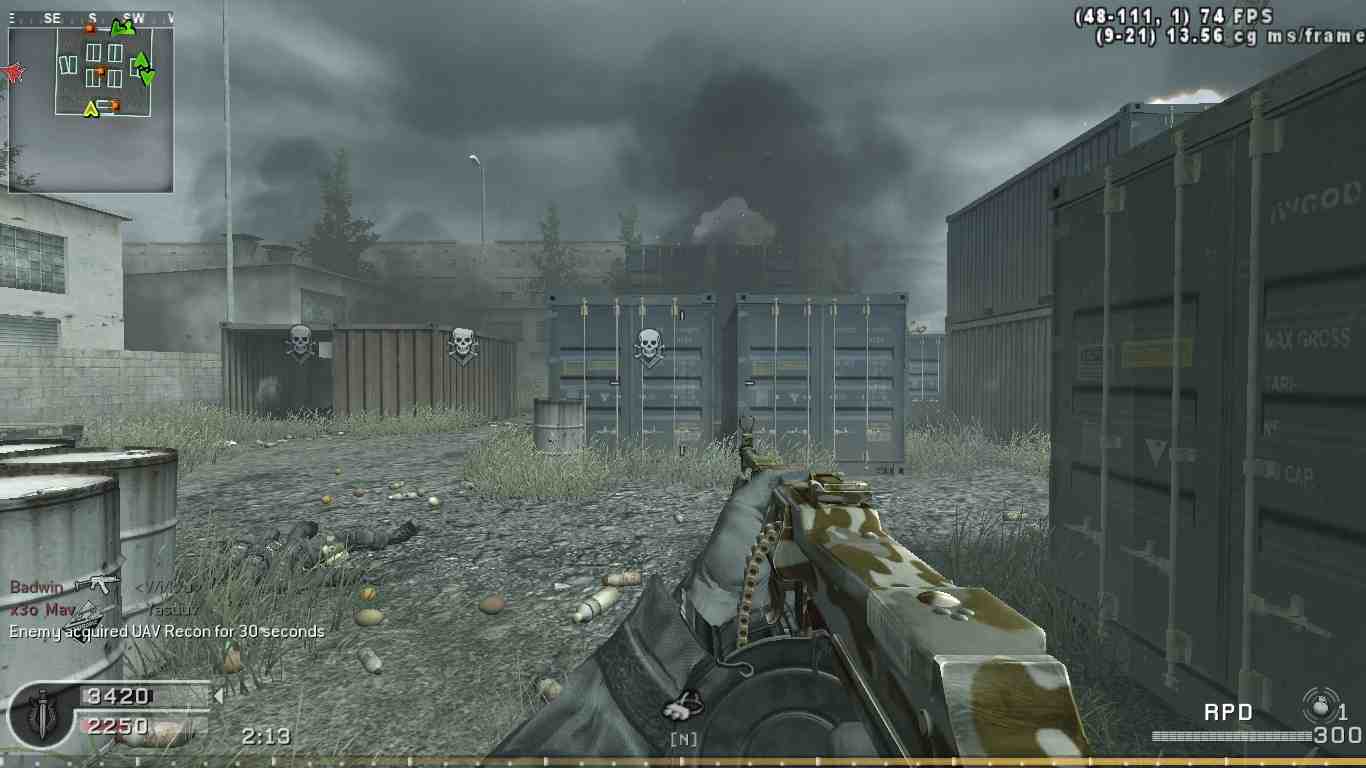Viewport: 1366px width, 768px height.
Task: Select the yellow player arrow on the minimap
Action: (91, 109)
